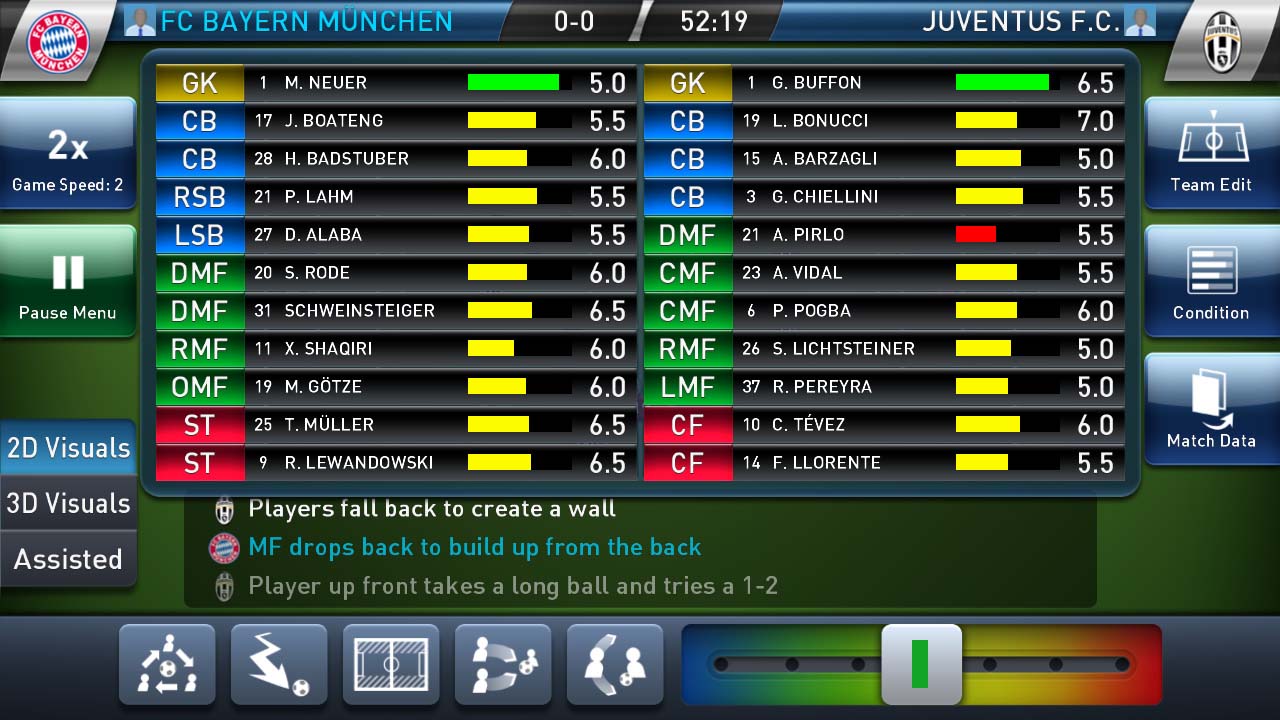
Task: Select the Assisted mode option
Action: tap(68, 559)
